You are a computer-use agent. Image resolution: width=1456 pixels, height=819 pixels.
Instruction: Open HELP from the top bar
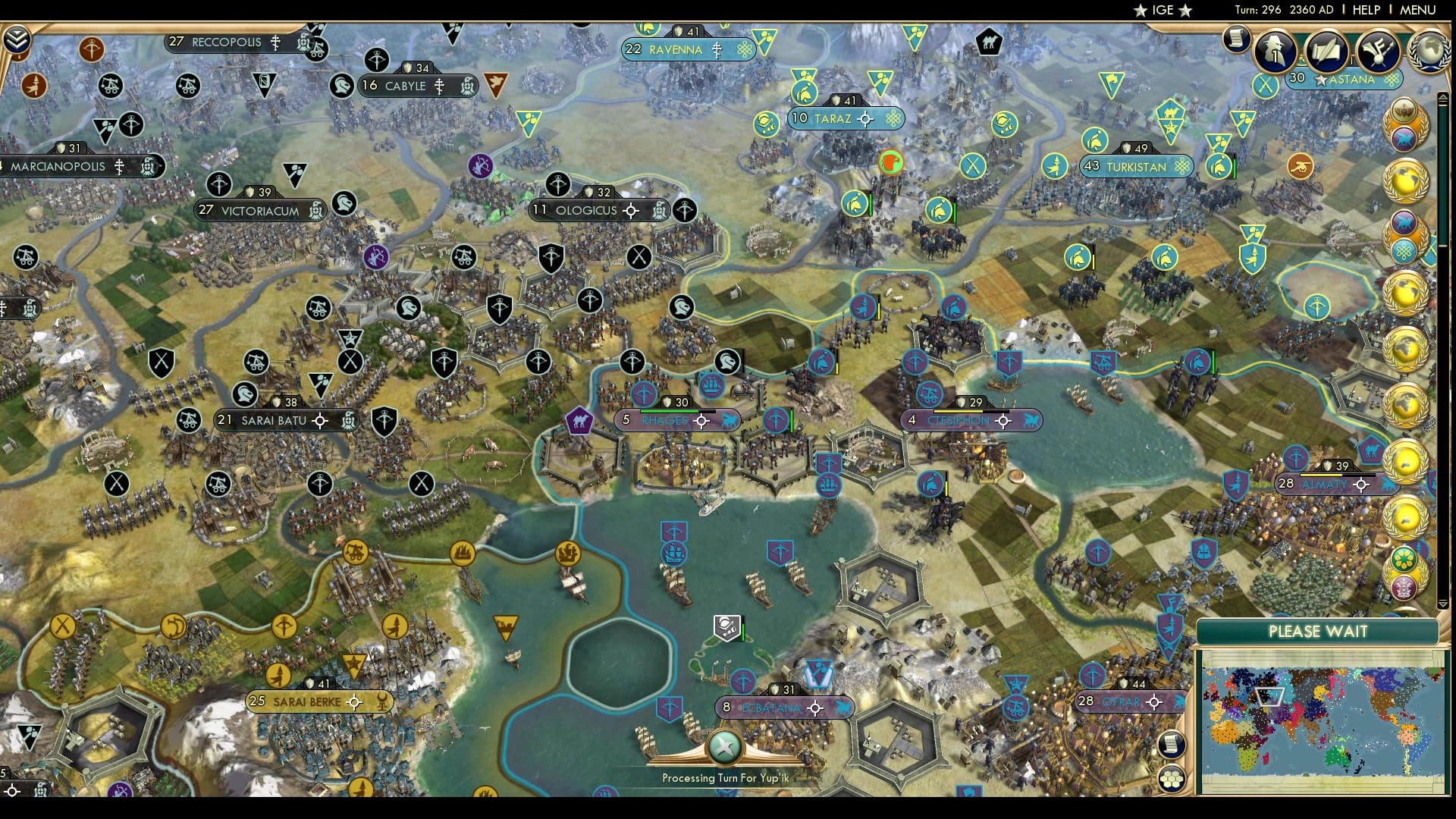coord(1365,10)
